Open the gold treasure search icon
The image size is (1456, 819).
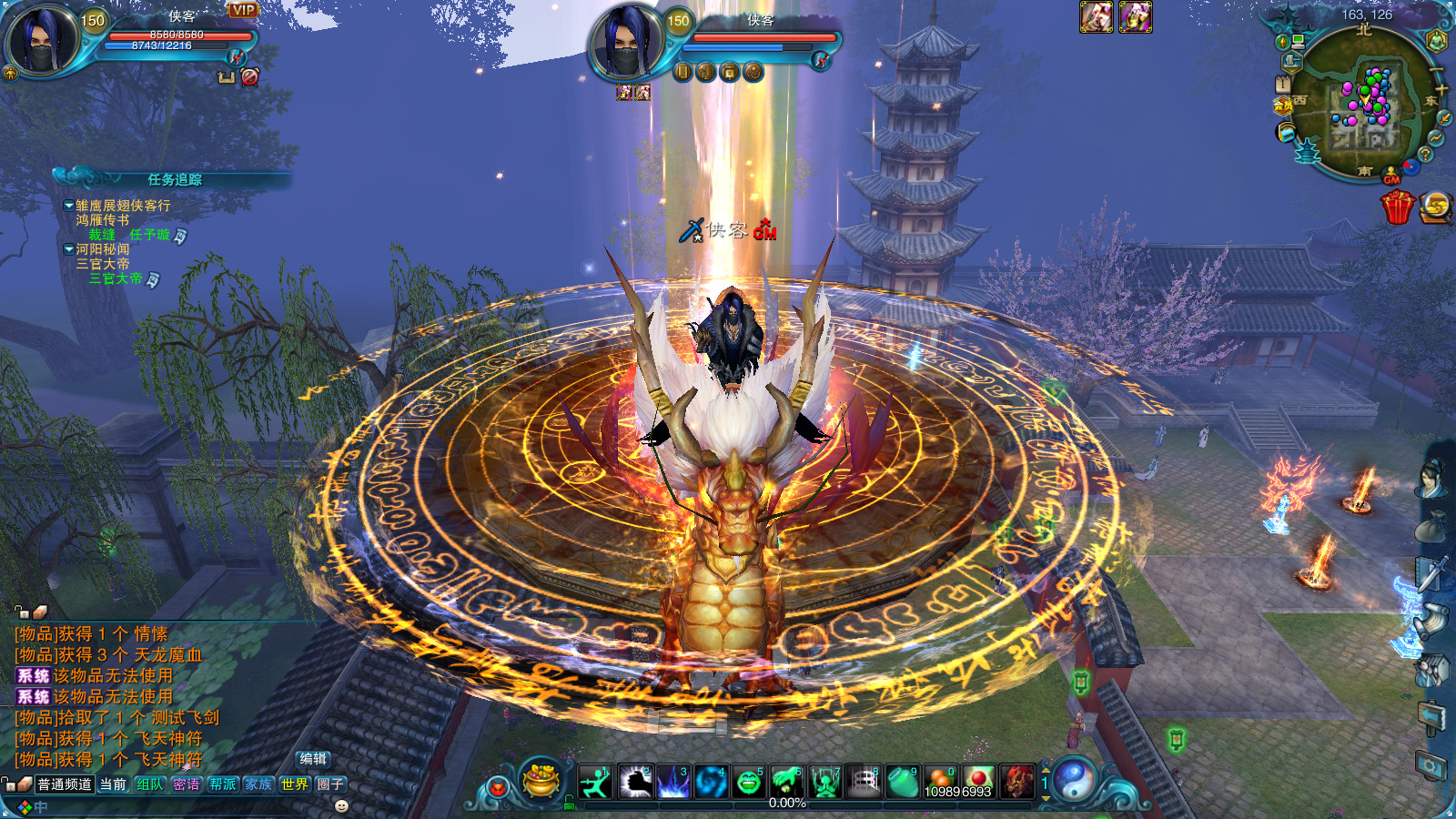pos(1436,207)
